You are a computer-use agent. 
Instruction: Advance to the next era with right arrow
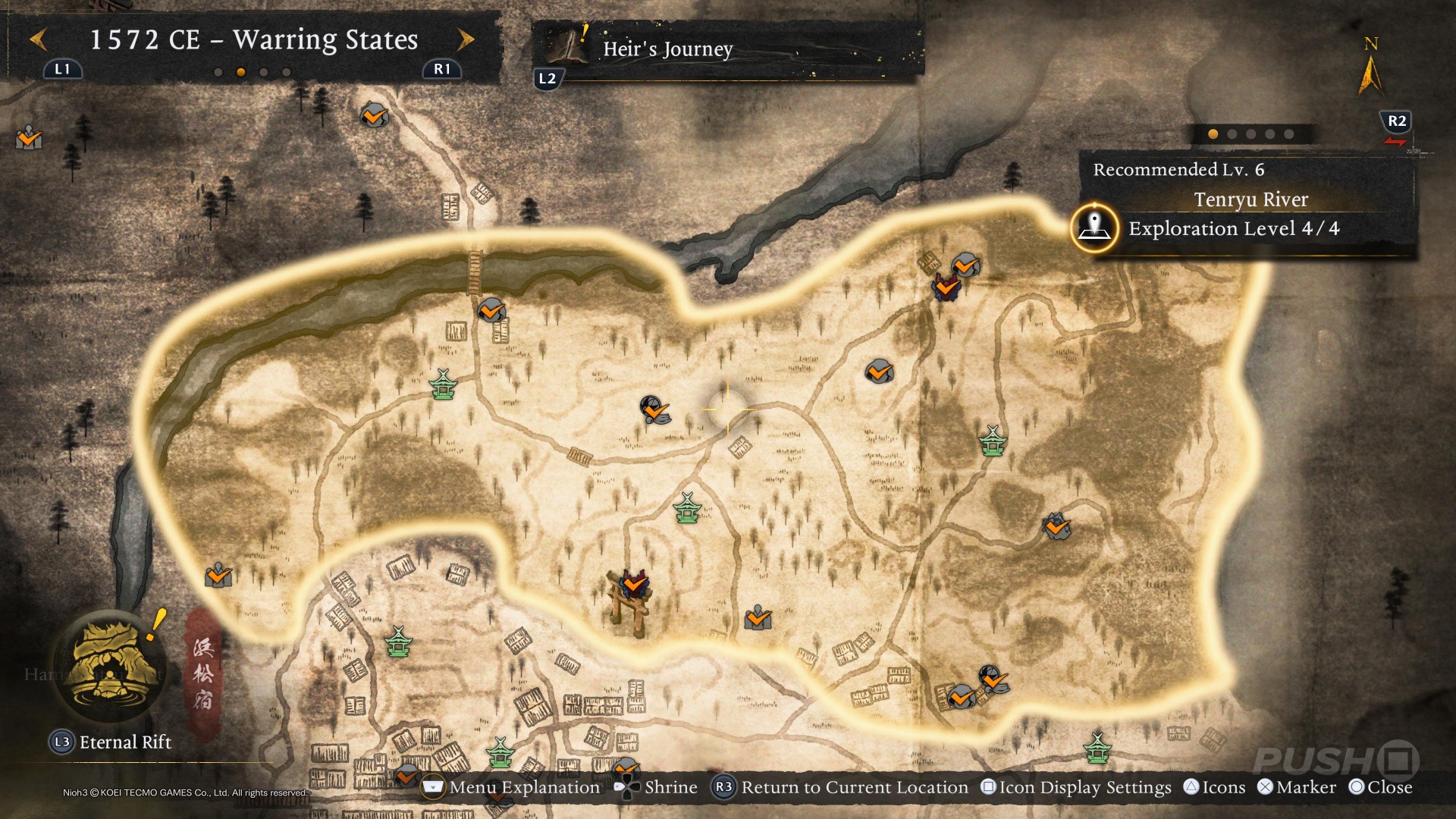coord(466,39)
